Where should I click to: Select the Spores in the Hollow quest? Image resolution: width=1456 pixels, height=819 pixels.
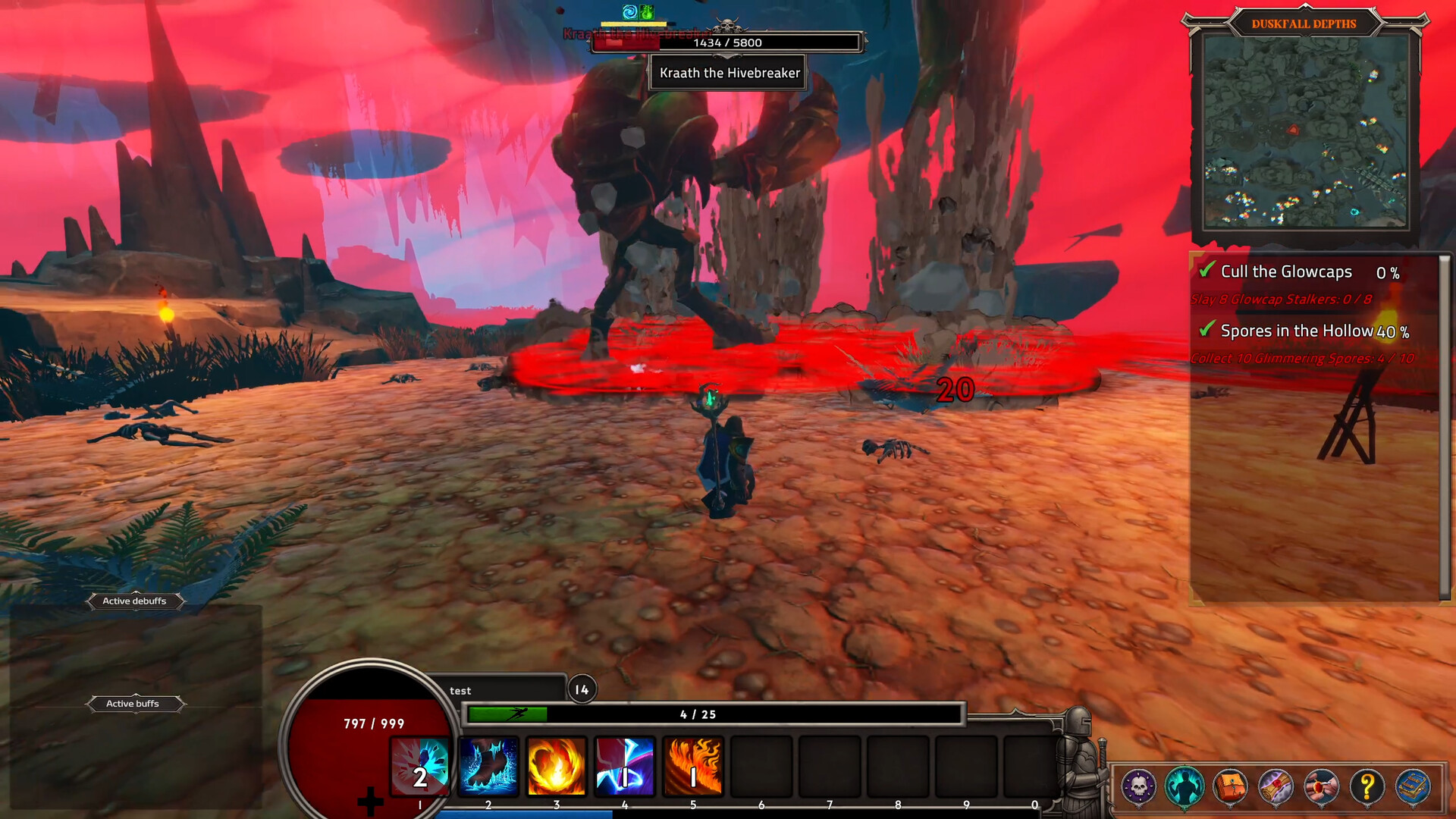click(x=1297, y=331)
